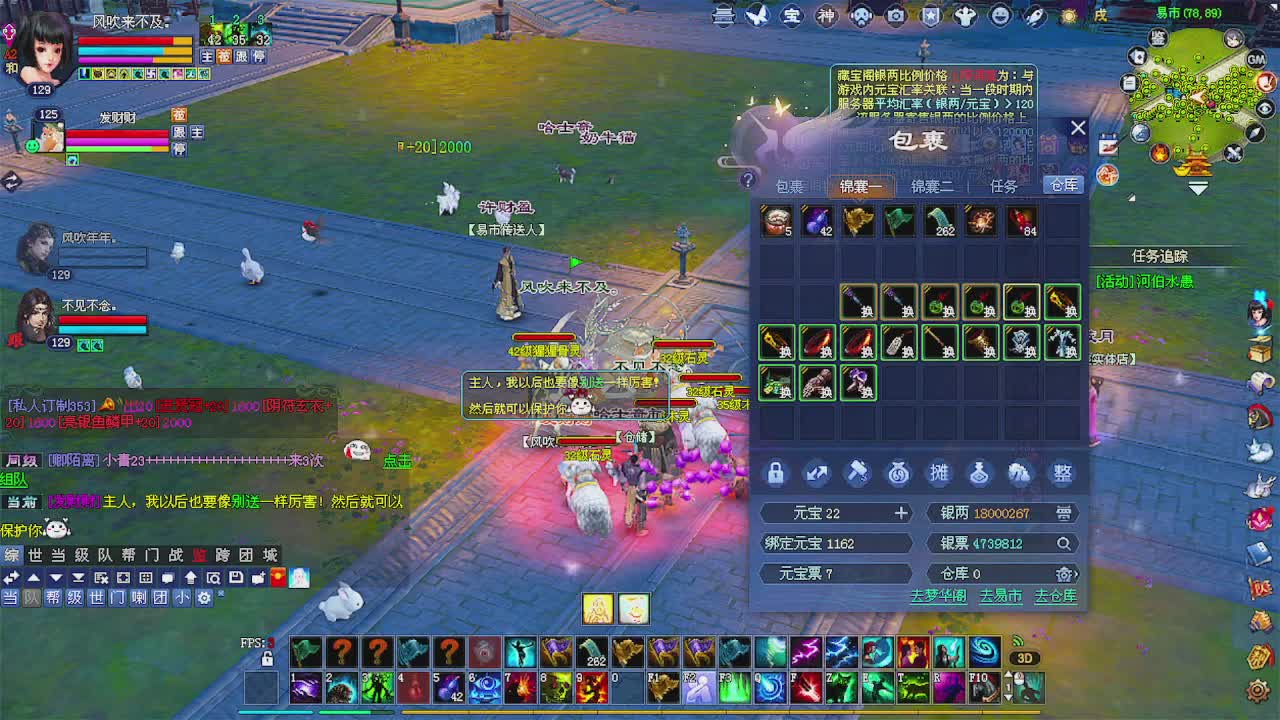
Task: Toggle the 3D minimap view button
Action: 1024,657
